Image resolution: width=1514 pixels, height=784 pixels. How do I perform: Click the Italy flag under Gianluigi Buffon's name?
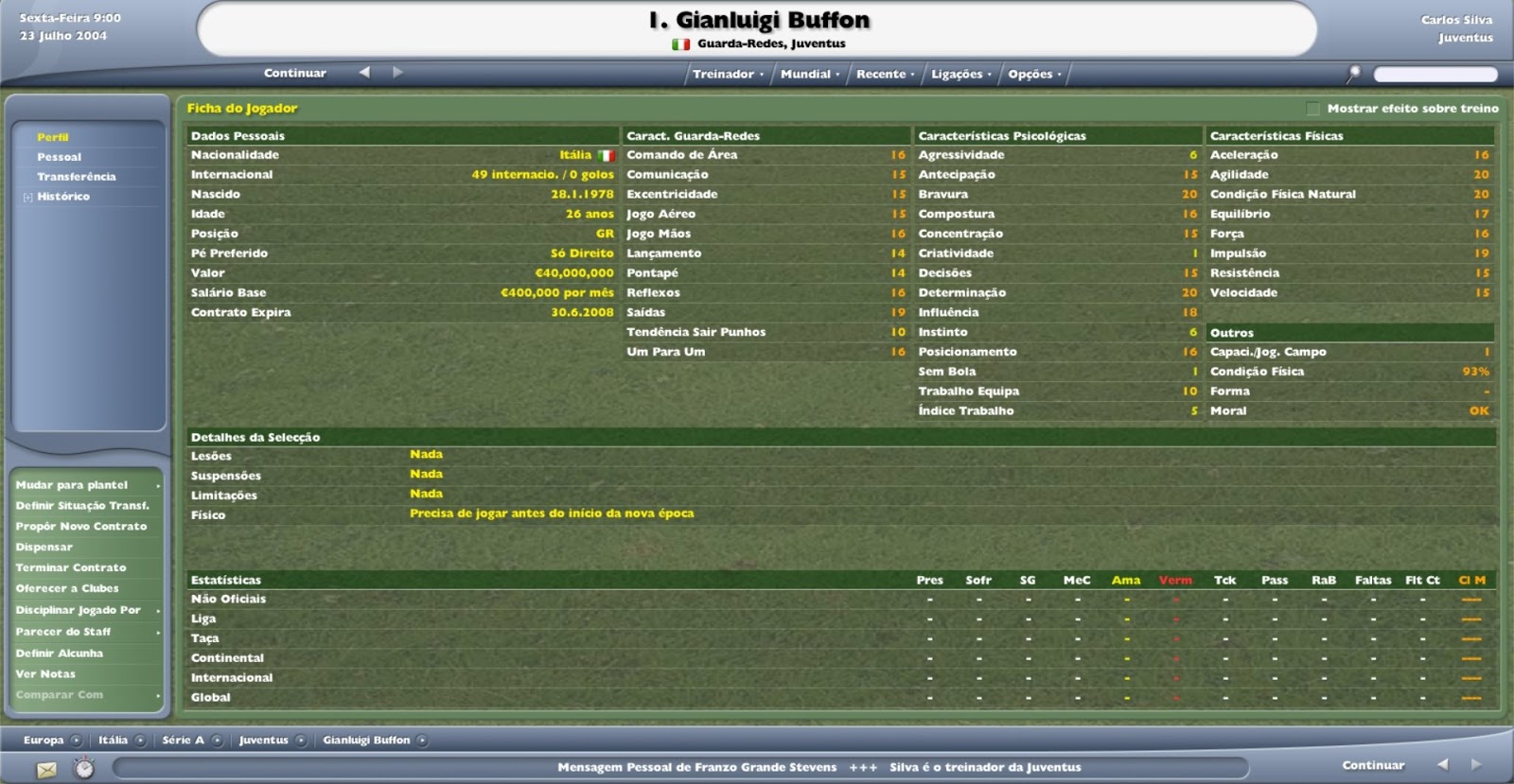[x=683, y=43]
